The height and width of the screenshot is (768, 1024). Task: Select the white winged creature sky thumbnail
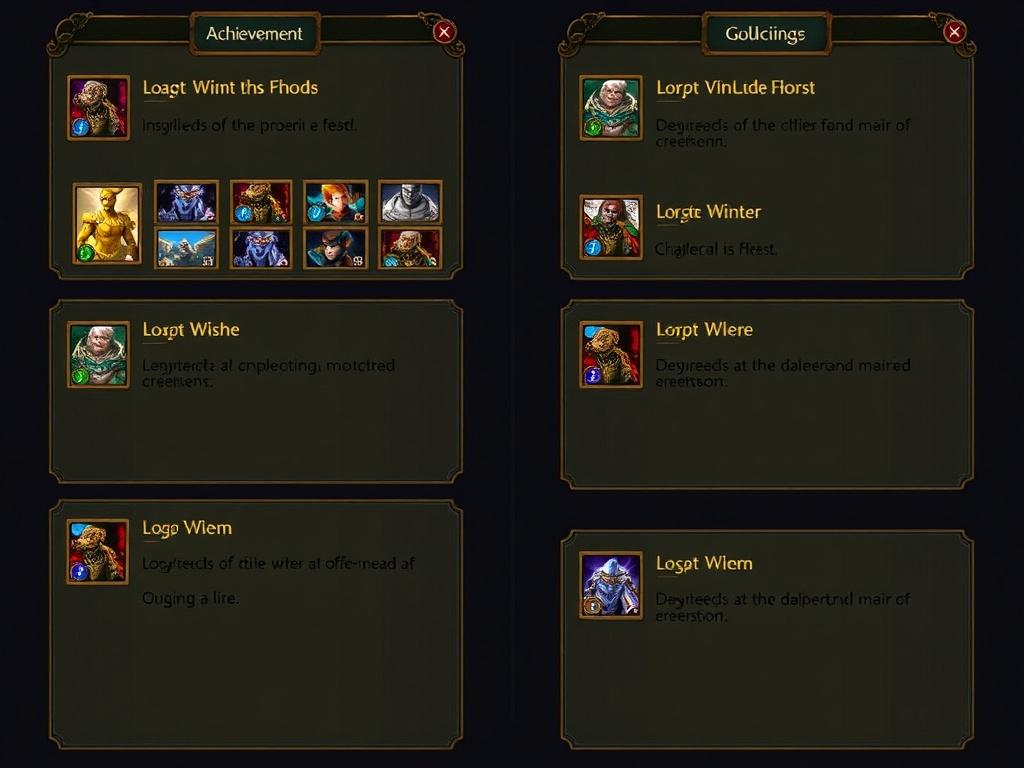click(186, 248)
